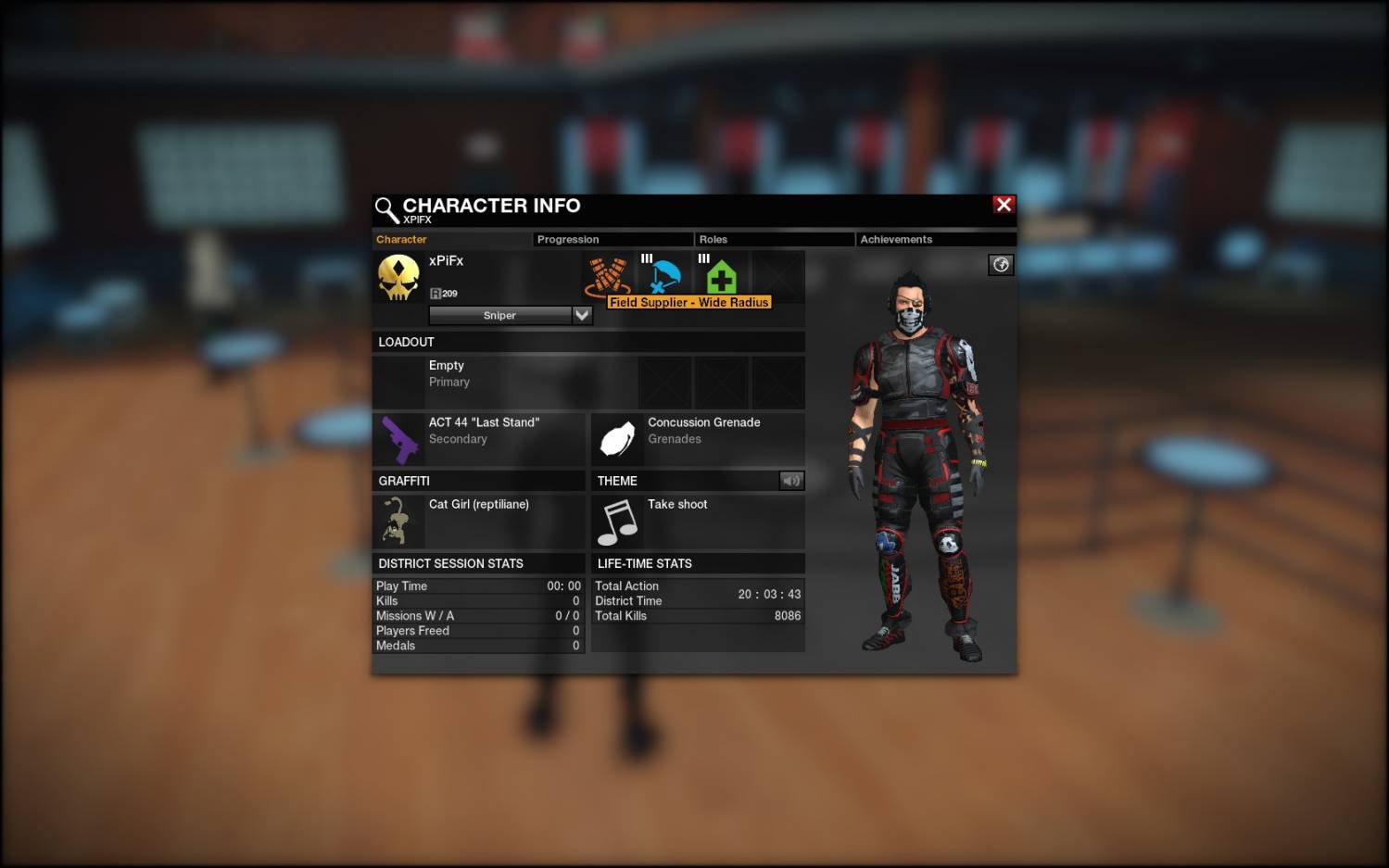Click the ACT 44 "Last Stand" secondary slot
Screen dimensions: 1389x868
[x=479, y=439]
